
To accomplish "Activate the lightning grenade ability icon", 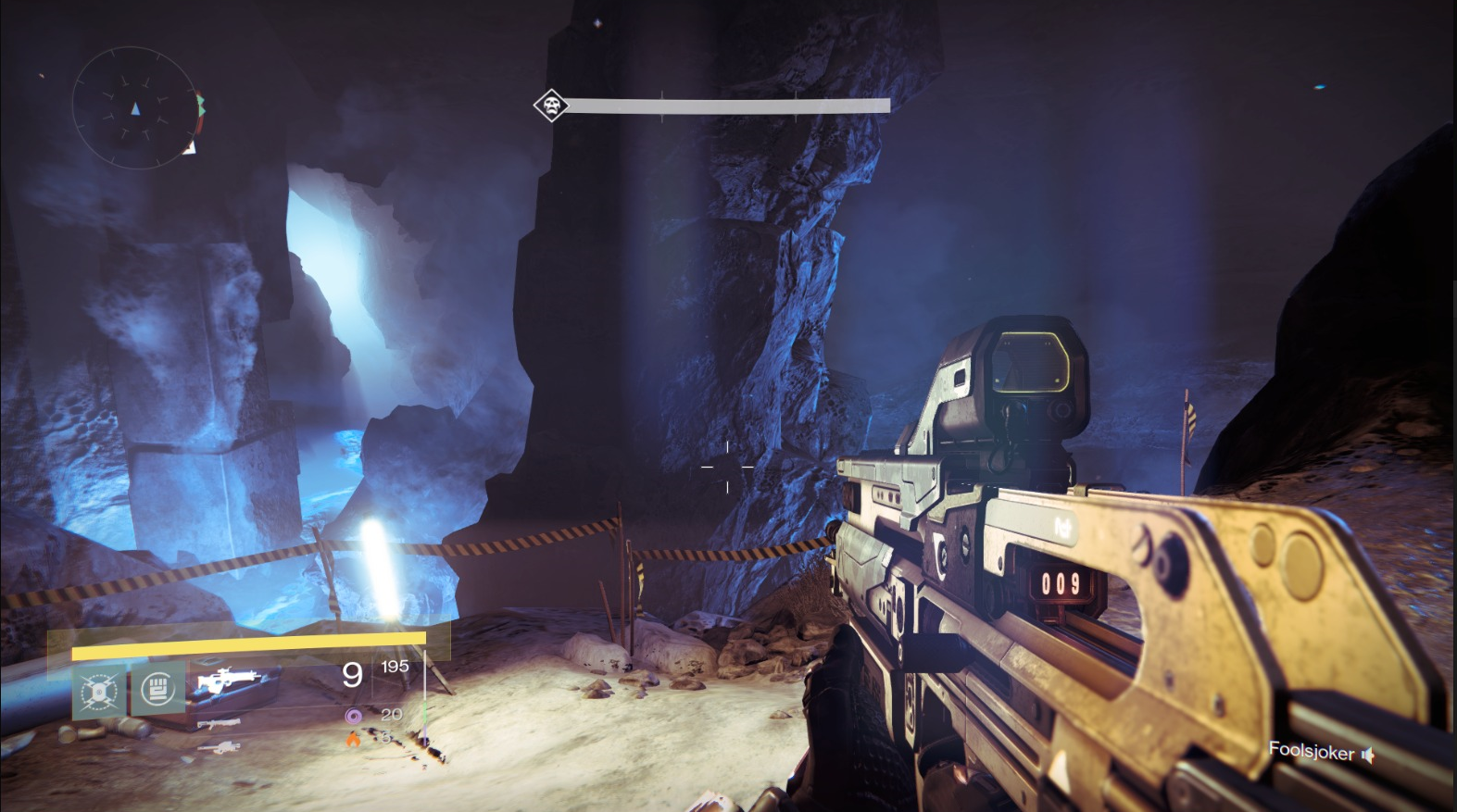I will [x=99, y=691].
